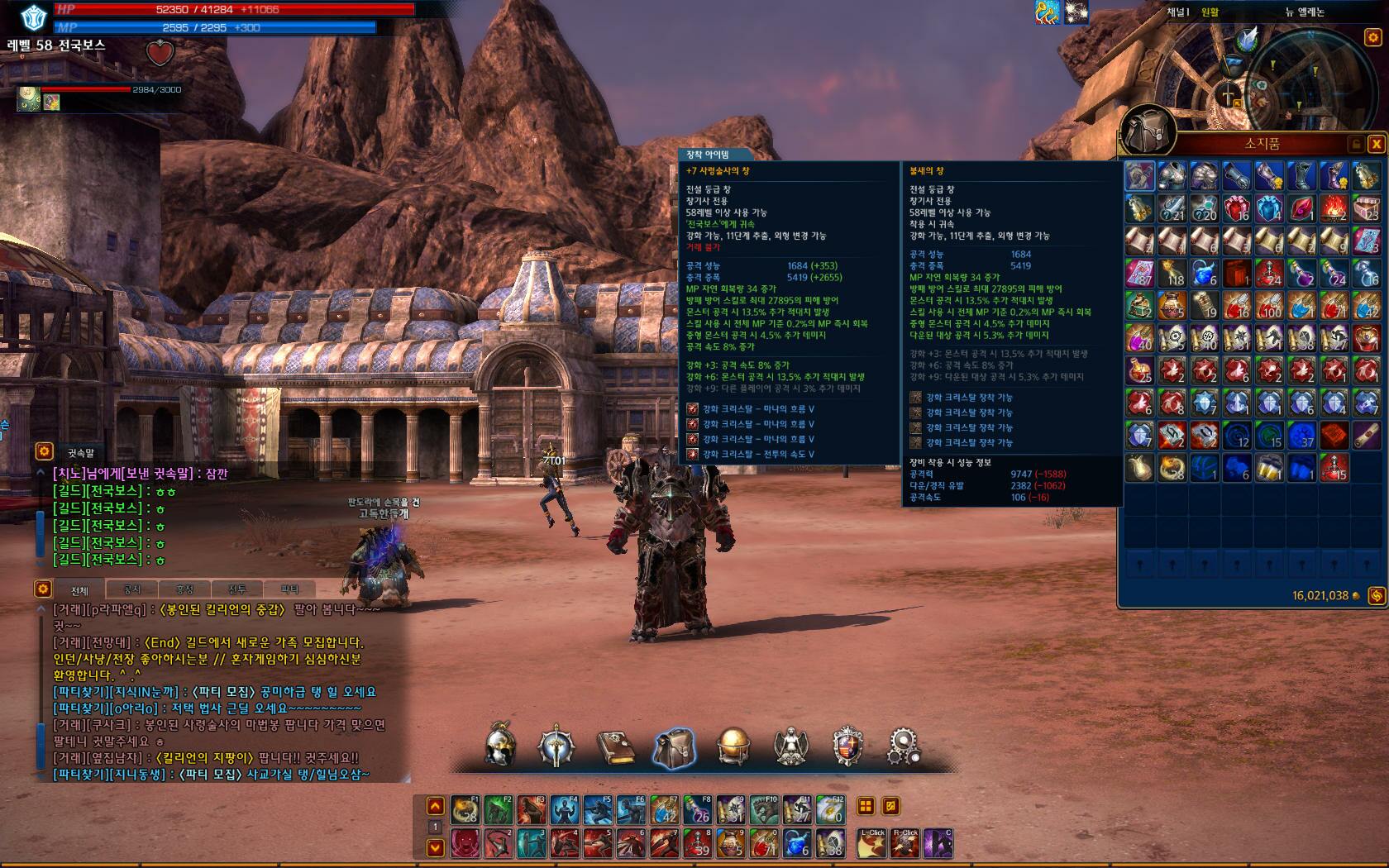This screenshot has height=868, width=1389.
Task: Close the inventory window with the X
Action: click(x=1377, y=144)
